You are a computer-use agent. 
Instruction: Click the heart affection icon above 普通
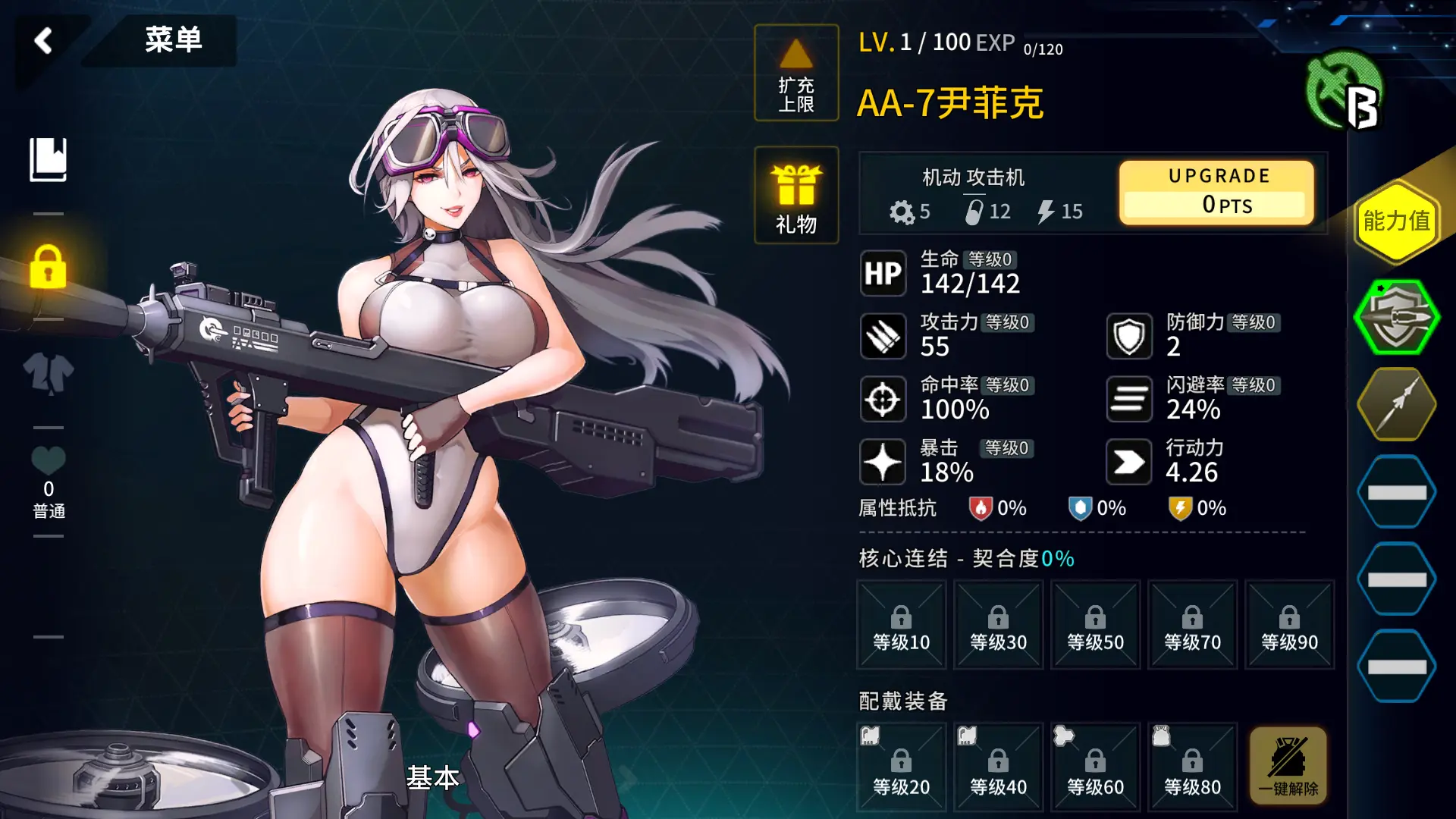pos(48,460)
